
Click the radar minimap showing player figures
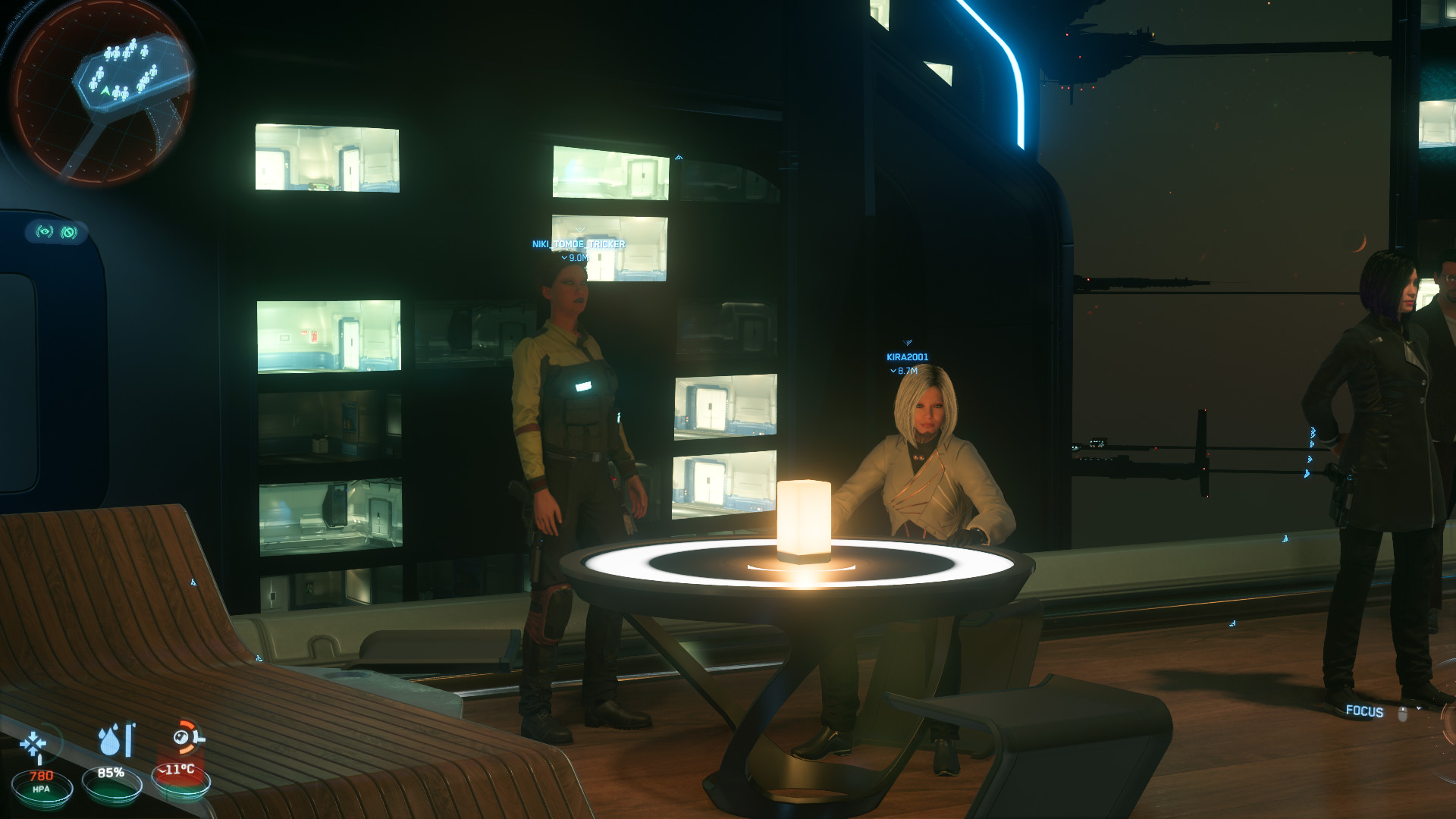[x=102, y=89]
